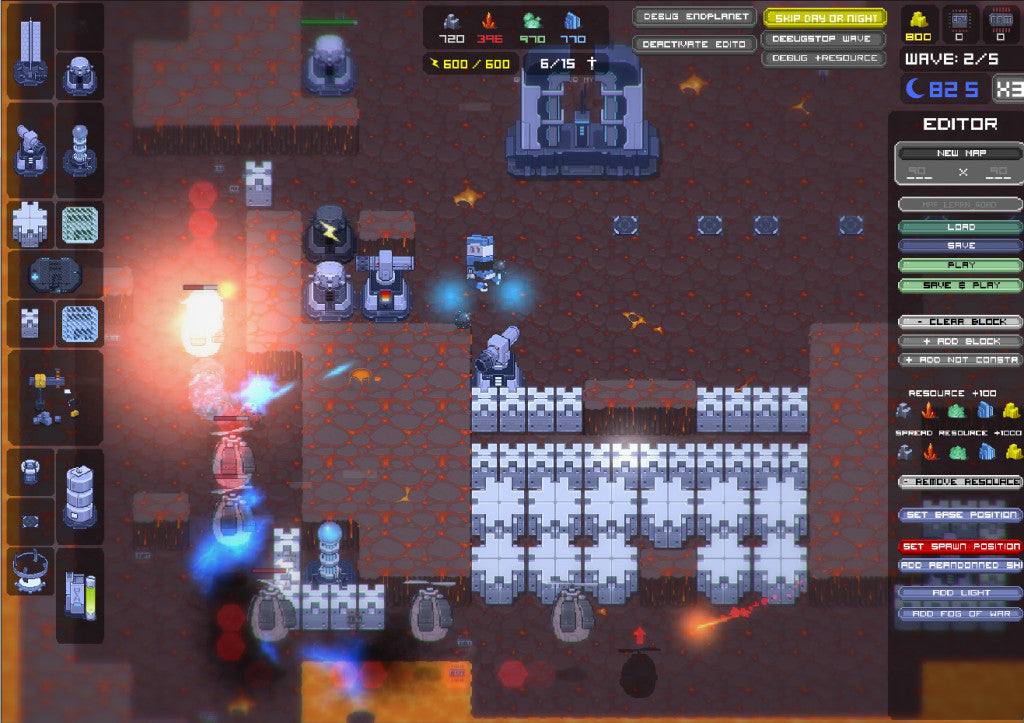The height and width of the screenshot is (723, 1024).
Task: Pick the tesla coil tower build icon
Action: [80, 150]
